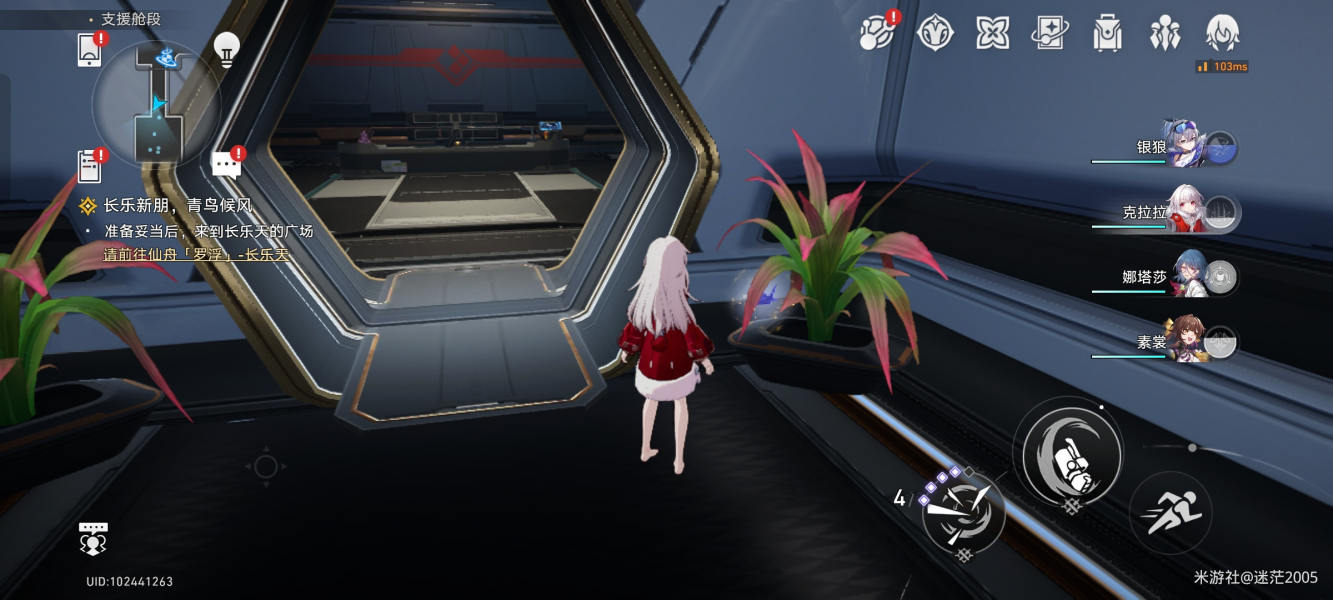Open the chat speech bubble icon
1333x600 pixels.
(x=226, y=164)
